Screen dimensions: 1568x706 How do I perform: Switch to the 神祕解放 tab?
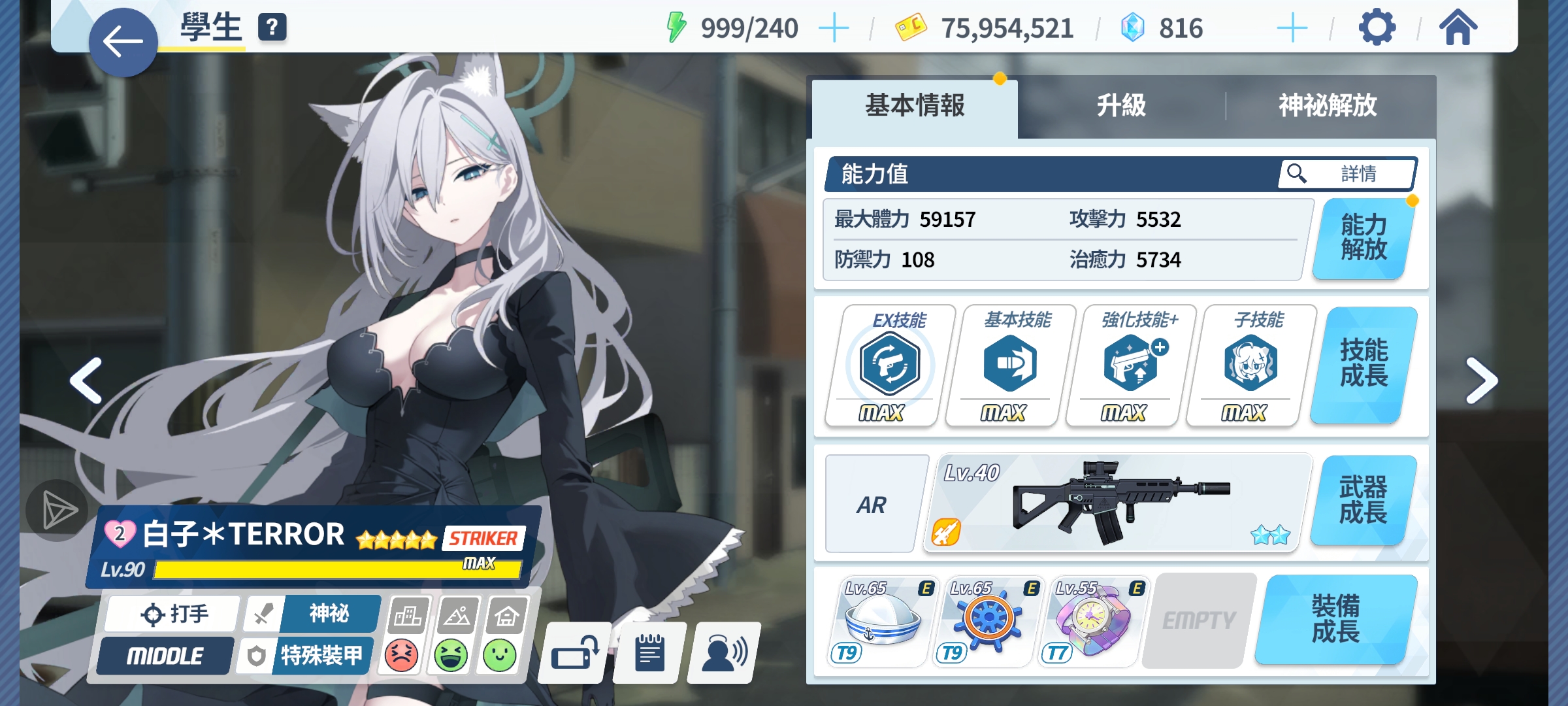[1328, 106]
